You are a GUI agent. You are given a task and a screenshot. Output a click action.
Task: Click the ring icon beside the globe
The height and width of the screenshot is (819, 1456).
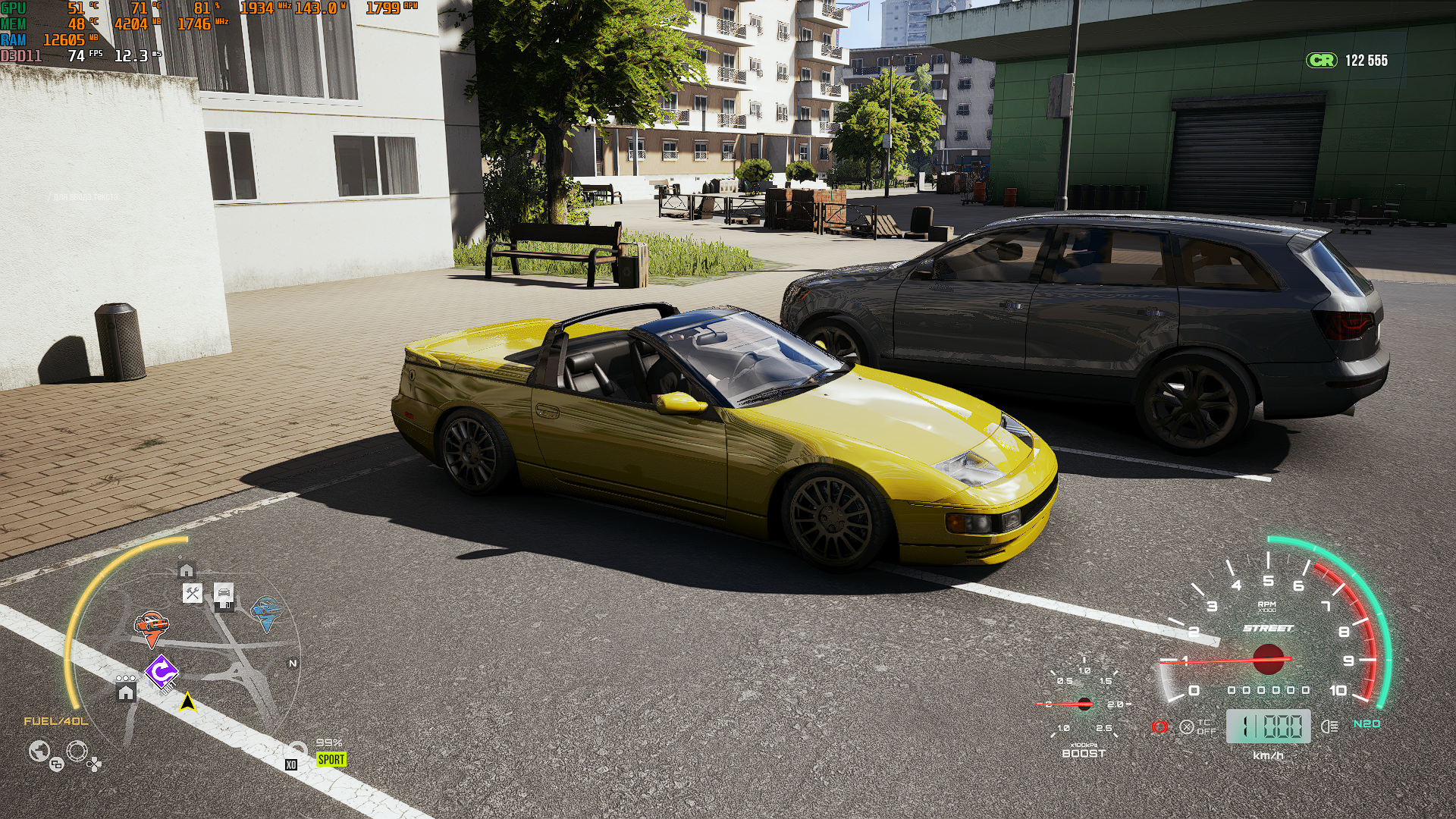tap(77, 752)
